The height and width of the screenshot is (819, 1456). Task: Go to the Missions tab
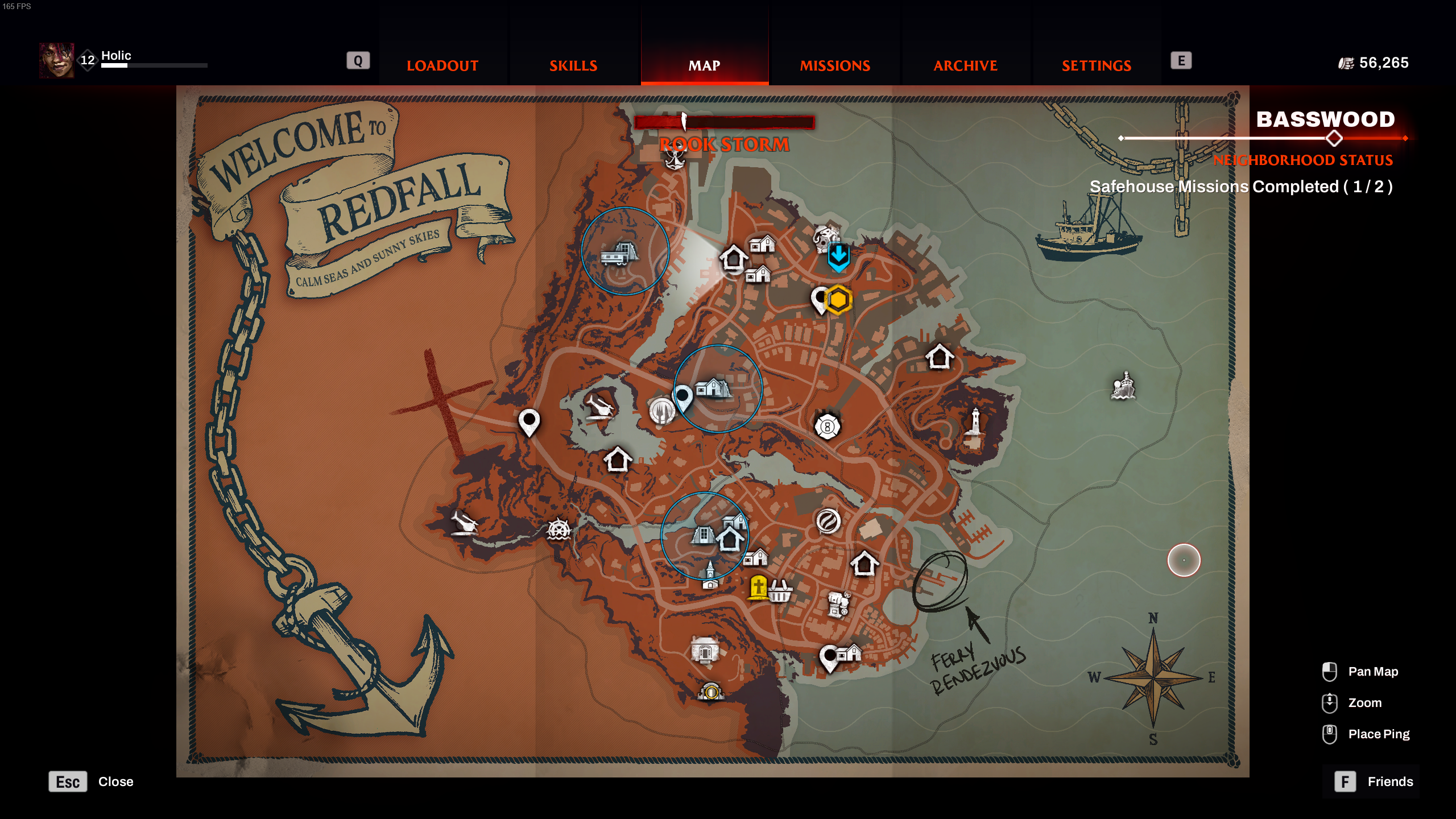point(835,65)
